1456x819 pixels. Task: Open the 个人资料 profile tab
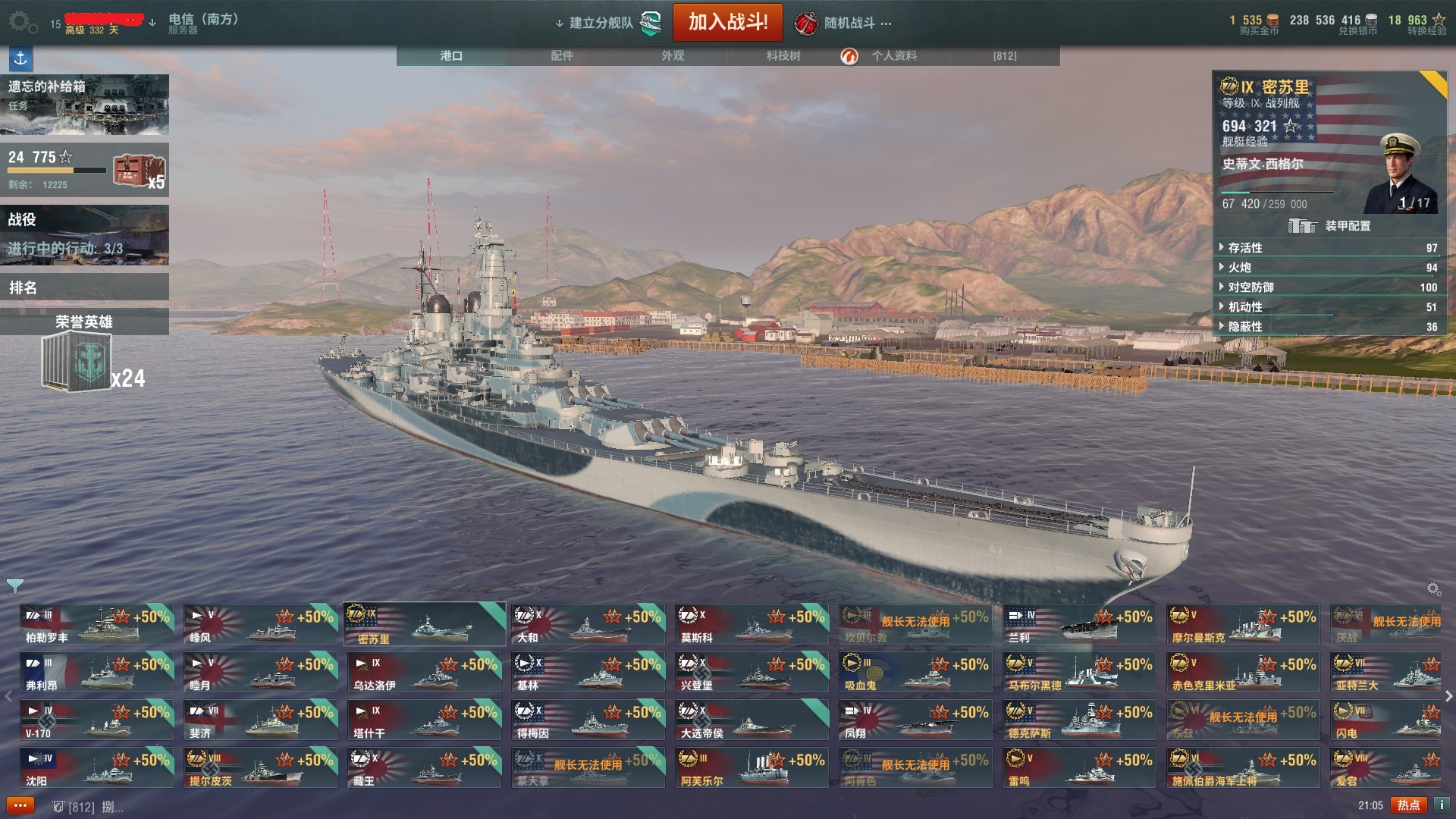[893, 55]
